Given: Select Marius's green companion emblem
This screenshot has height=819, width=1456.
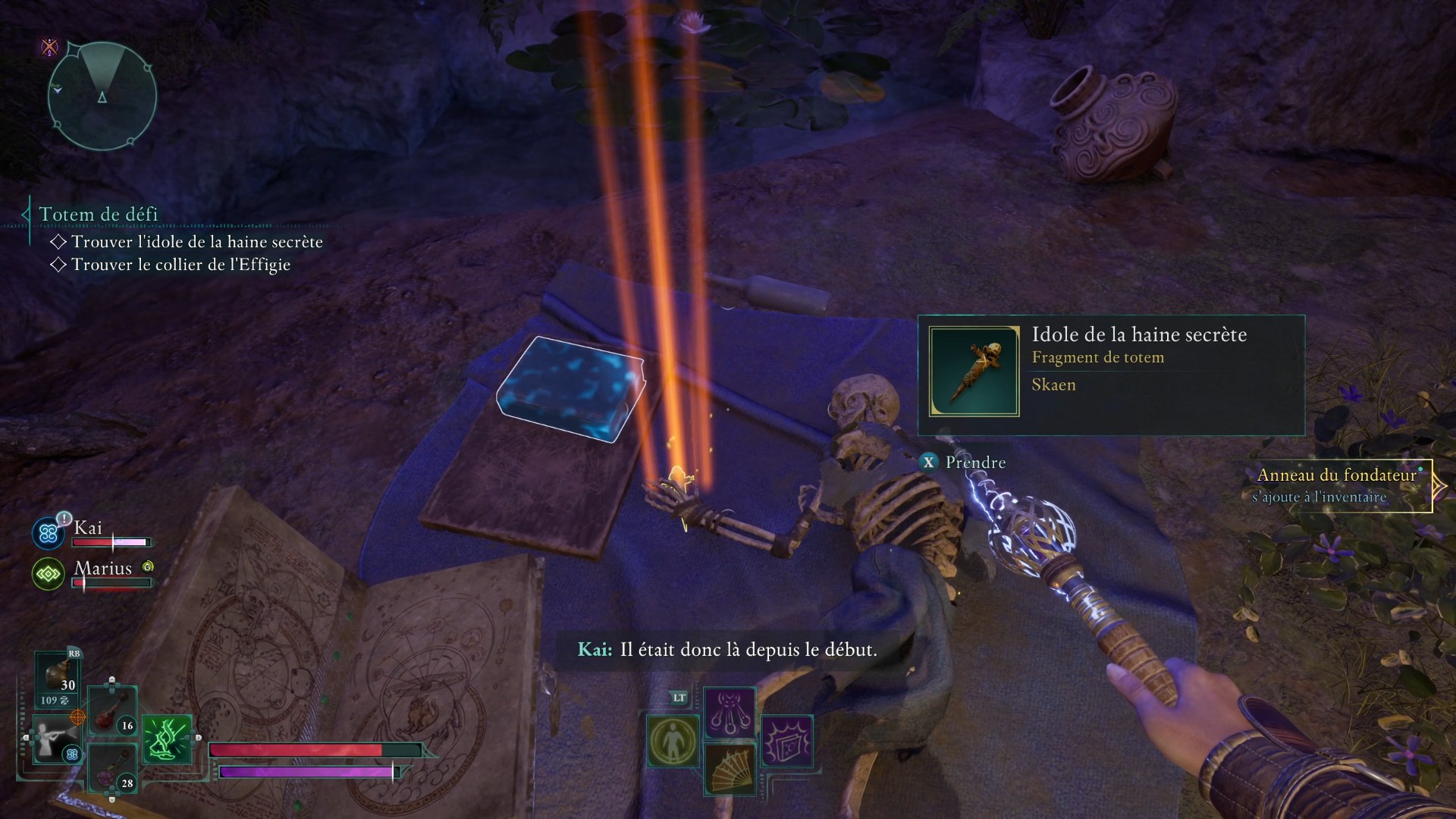Looking at the screenshot, I should pos(49,574).
